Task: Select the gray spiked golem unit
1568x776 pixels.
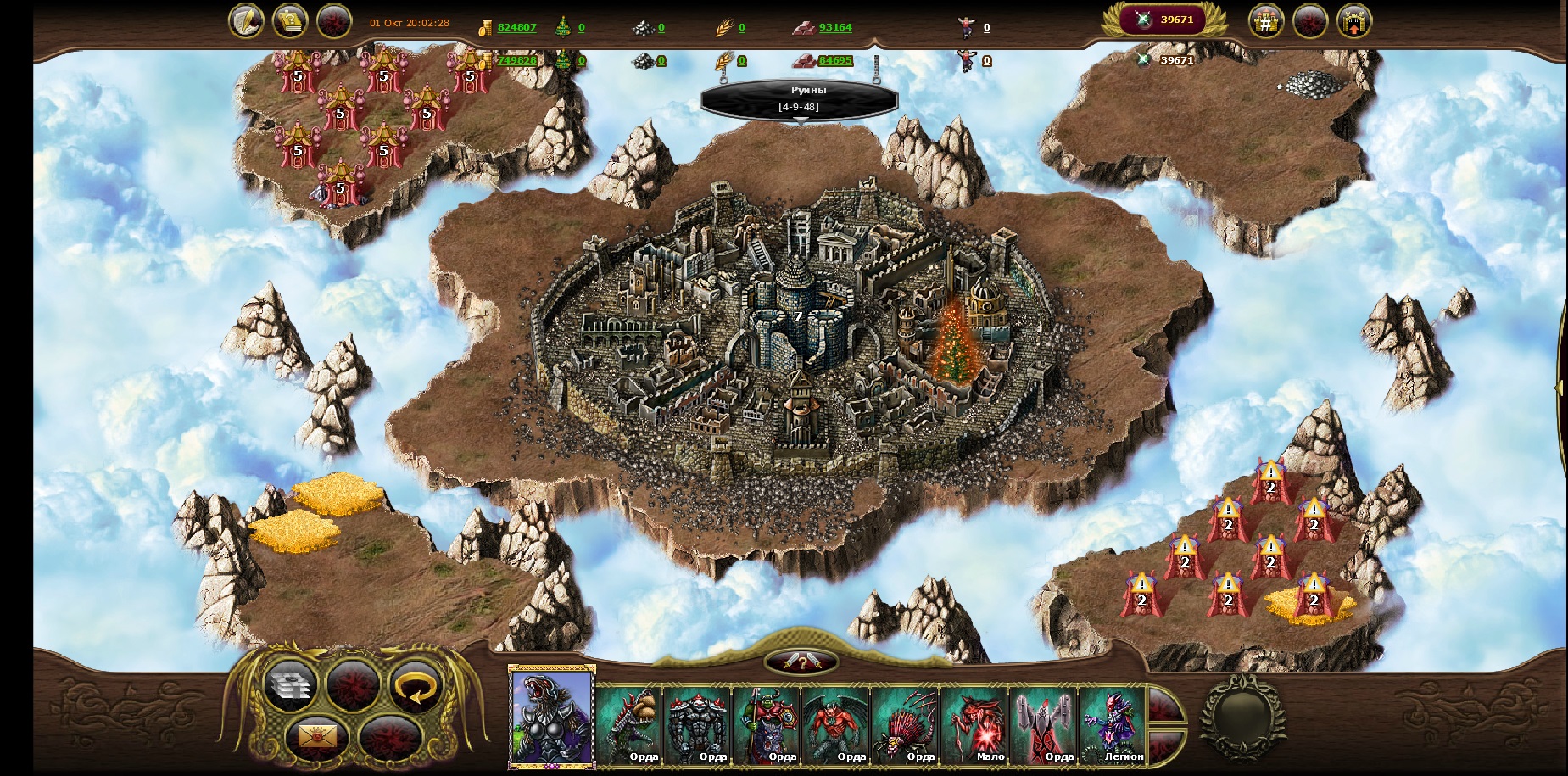Action: [x=698, y=725]
